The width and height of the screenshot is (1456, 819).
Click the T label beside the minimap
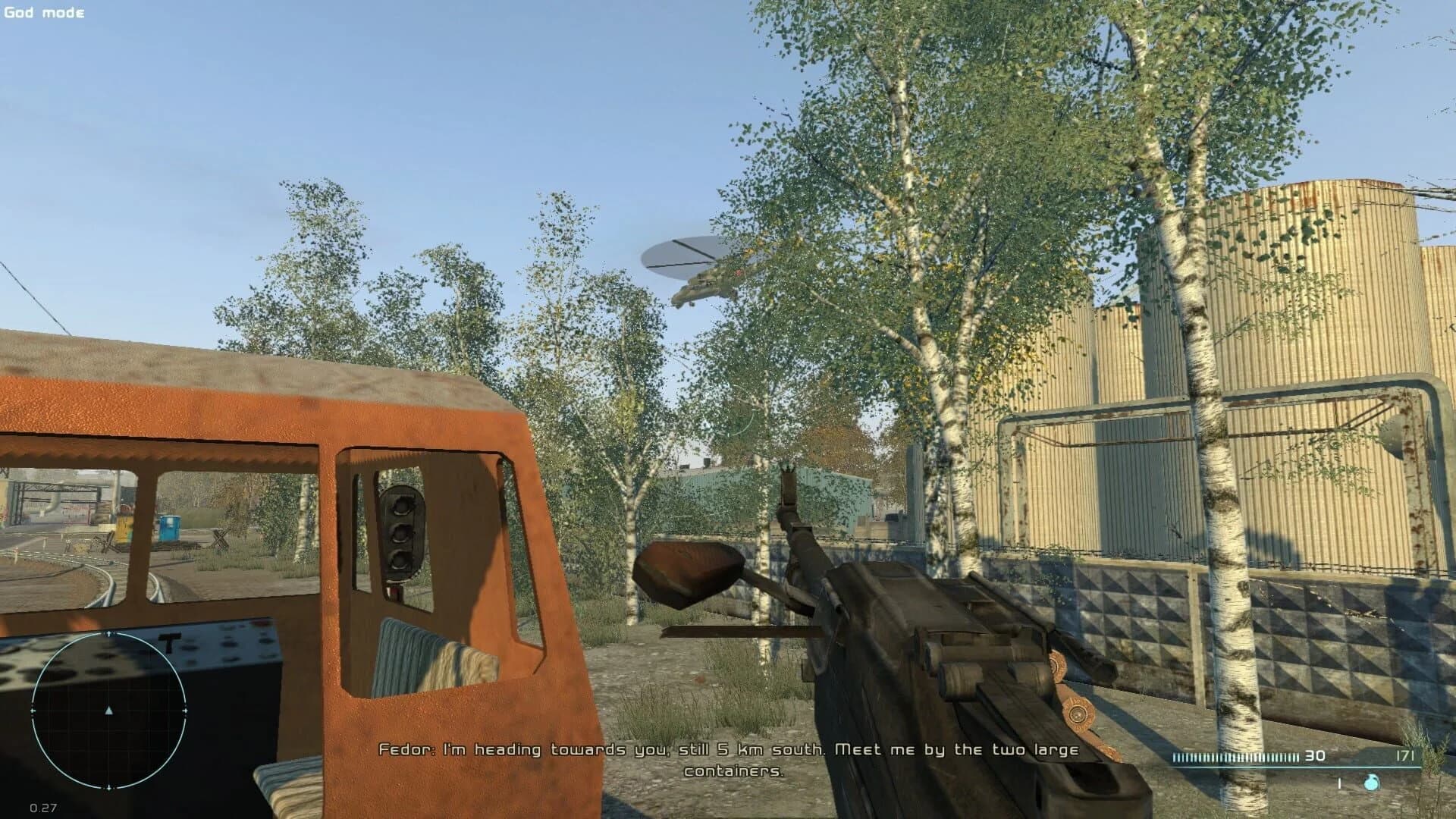pyautogui.click(x=168, y=642)
